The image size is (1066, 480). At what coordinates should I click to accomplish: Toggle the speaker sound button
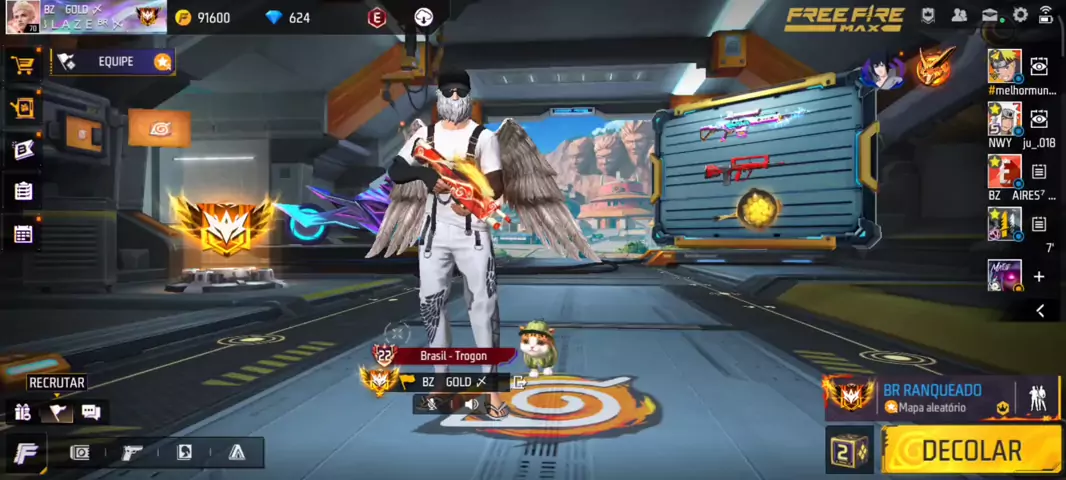click(x=472, y=404)
